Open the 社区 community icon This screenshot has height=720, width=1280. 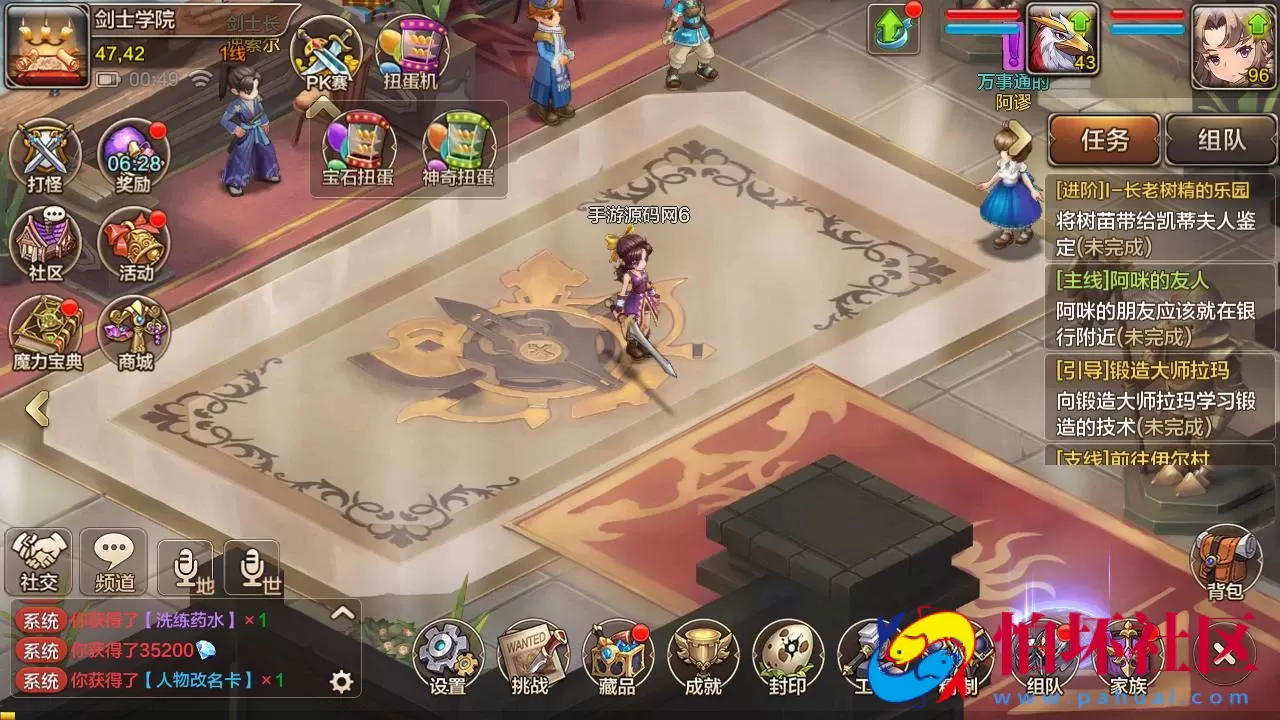tap(45, 245)
